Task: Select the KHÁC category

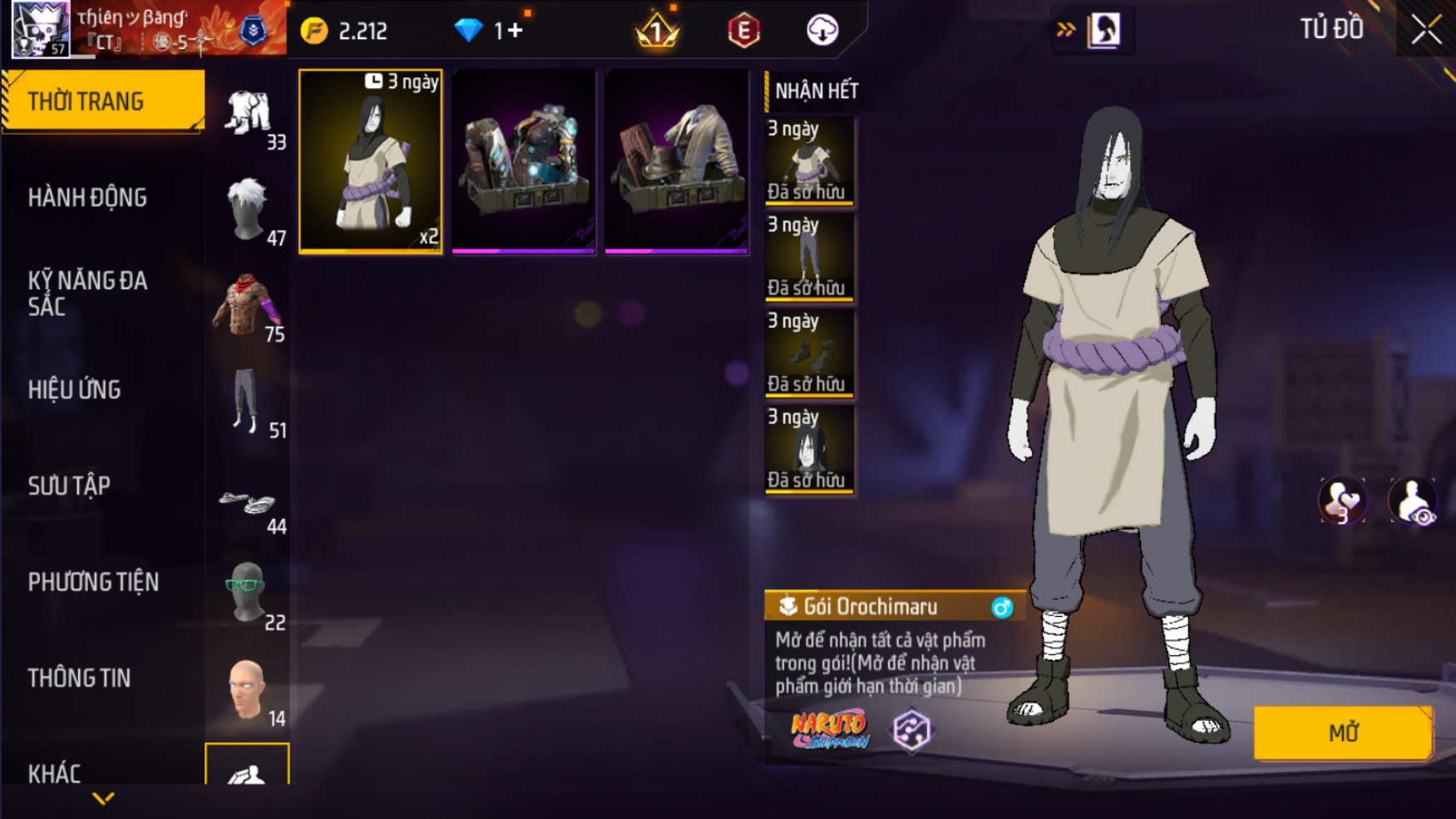Action: click(x=55, y=773)
